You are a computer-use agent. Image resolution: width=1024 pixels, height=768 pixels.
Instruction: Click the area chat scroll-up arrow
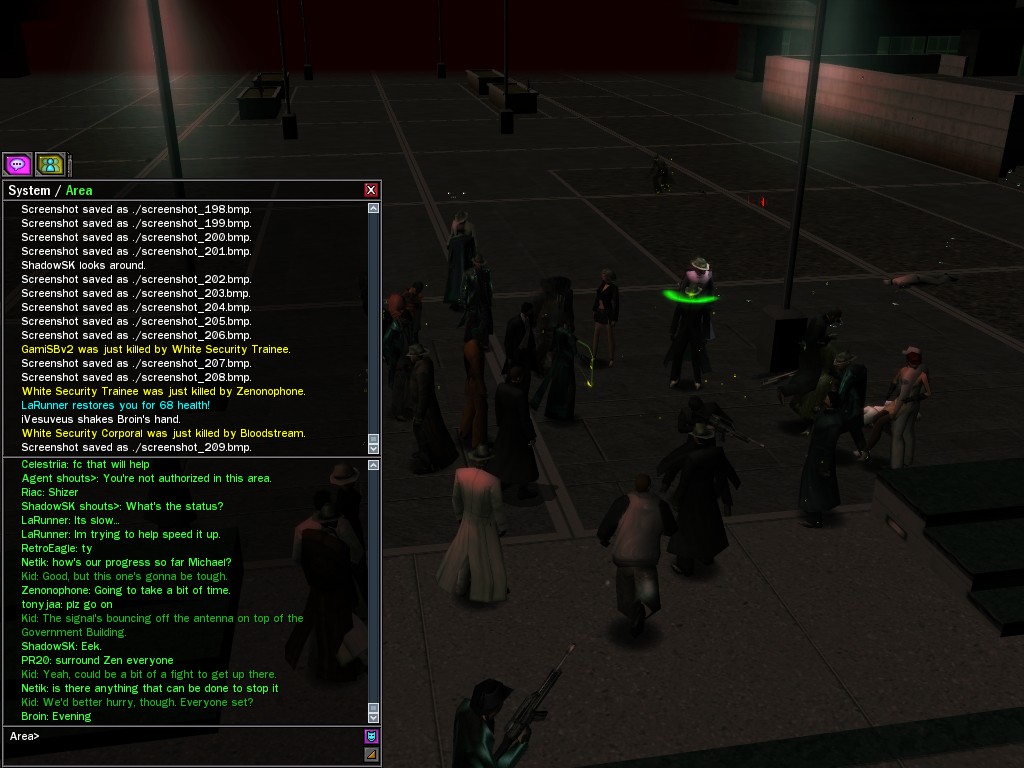click(x=374, y=465)
